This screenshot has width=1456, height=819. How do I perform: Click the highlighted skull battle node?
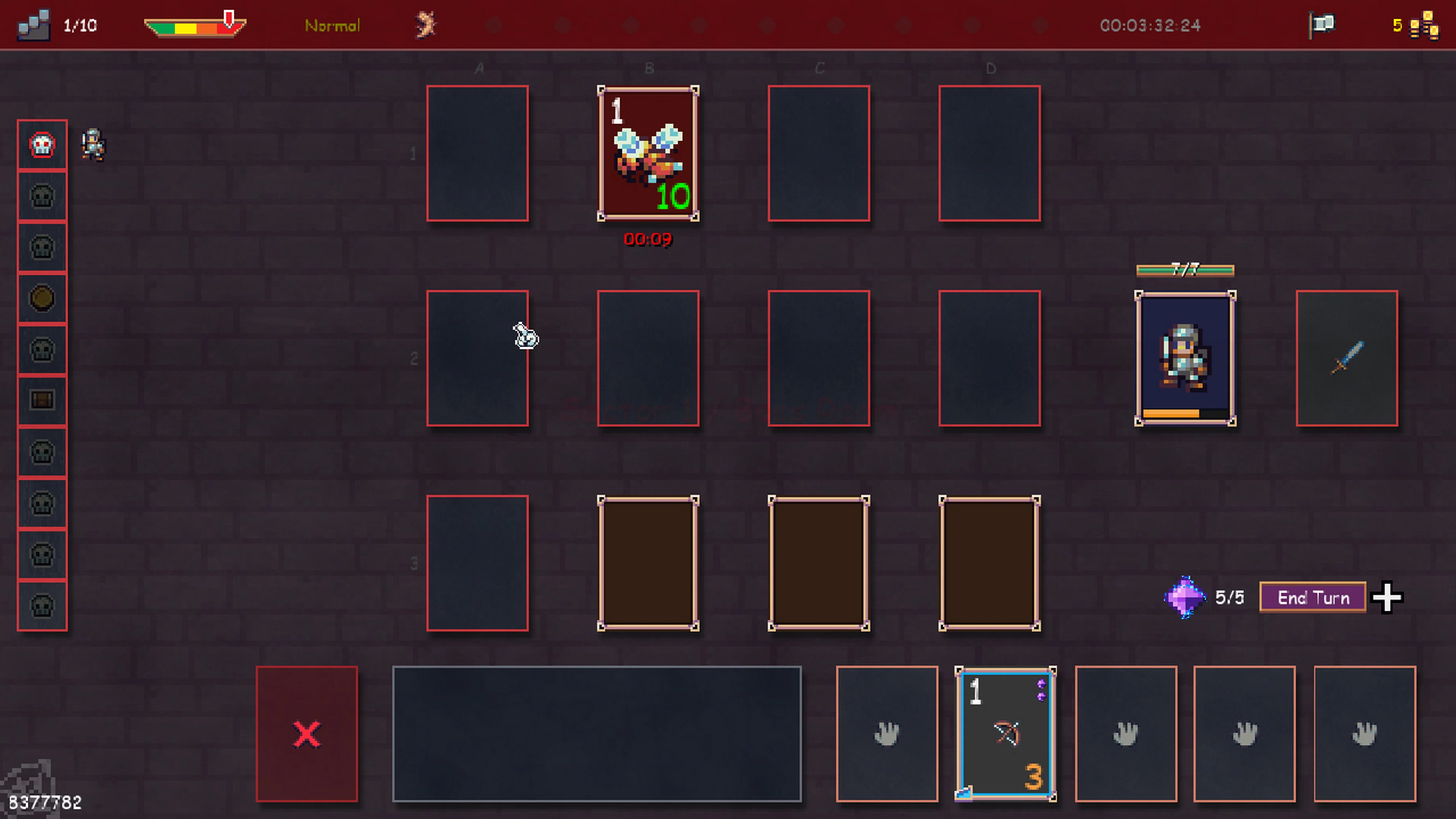42,145
